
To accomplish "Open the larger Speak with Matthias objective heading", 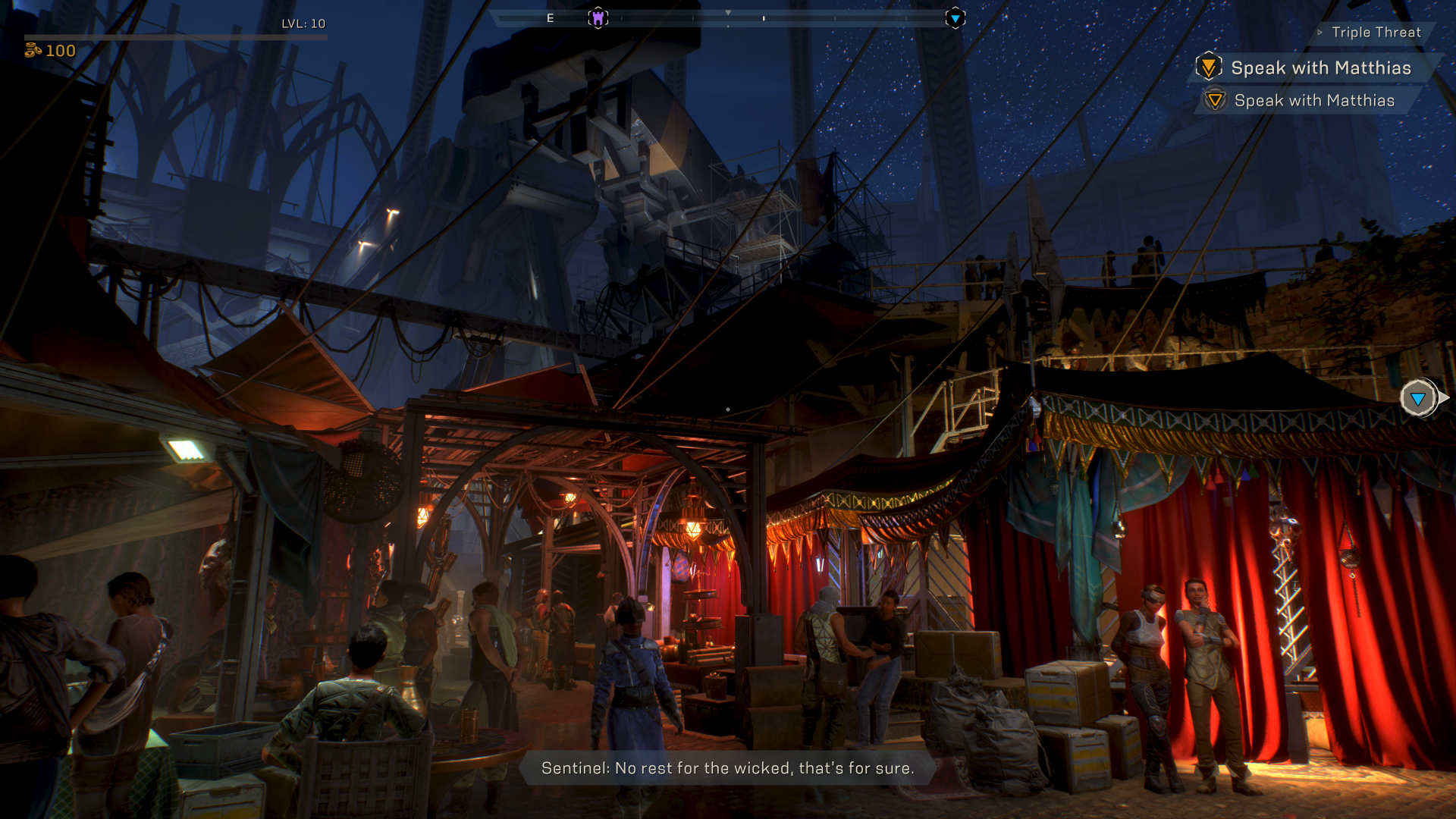I will pos(1320,68).
